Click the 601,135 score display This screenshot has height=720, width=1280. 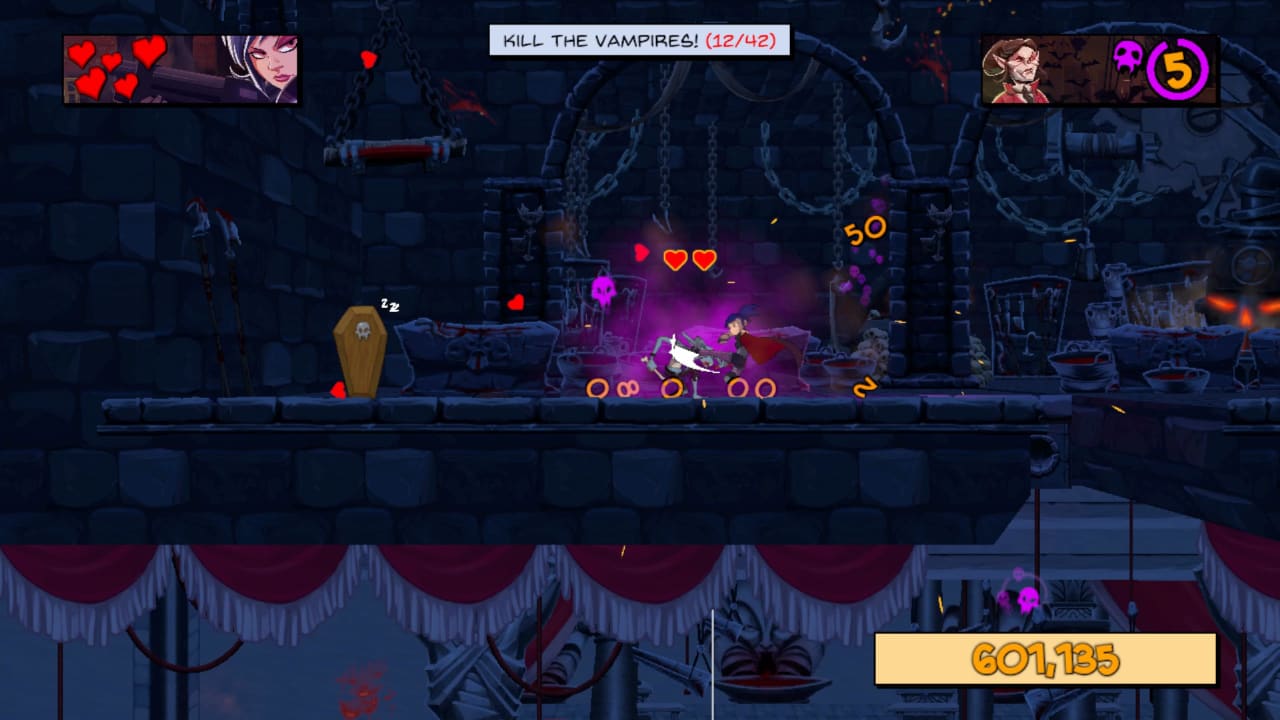[1045, 657]
